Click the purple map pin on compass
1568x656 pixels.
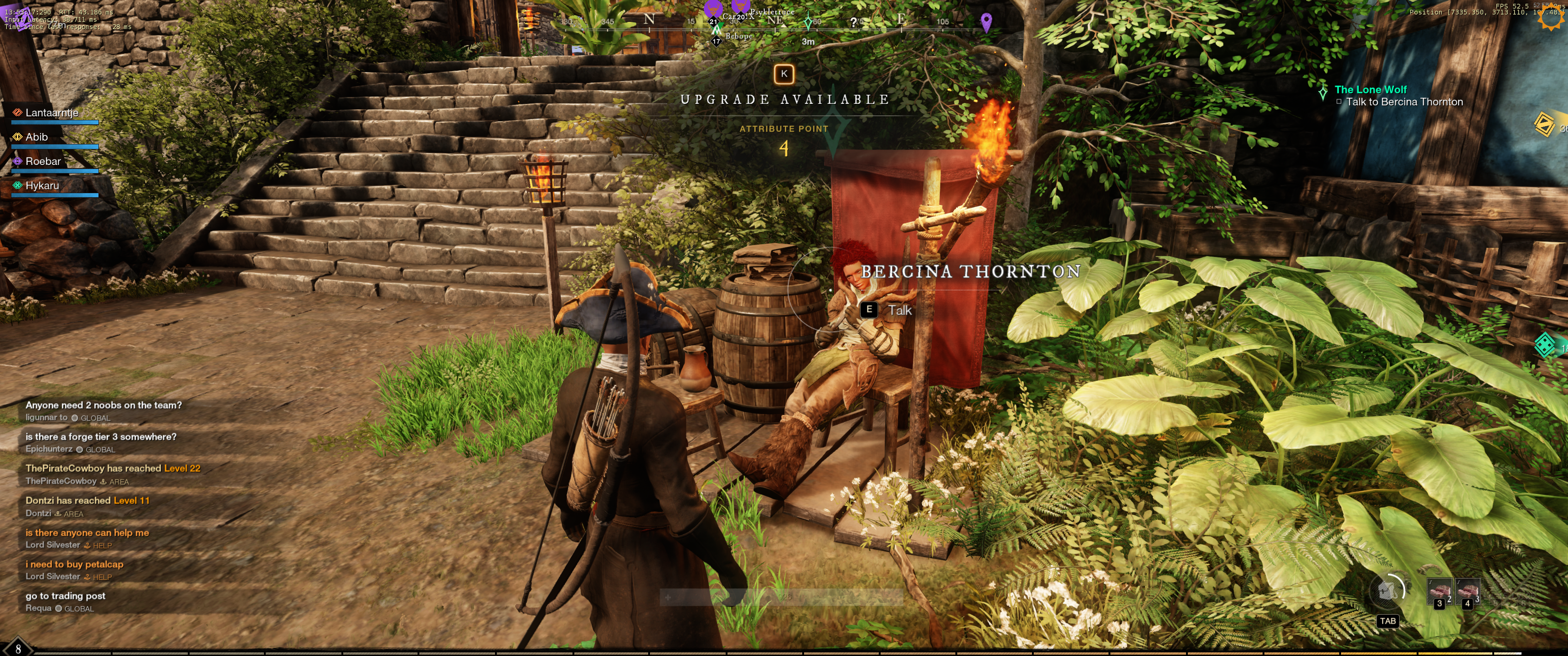[986, 22]
